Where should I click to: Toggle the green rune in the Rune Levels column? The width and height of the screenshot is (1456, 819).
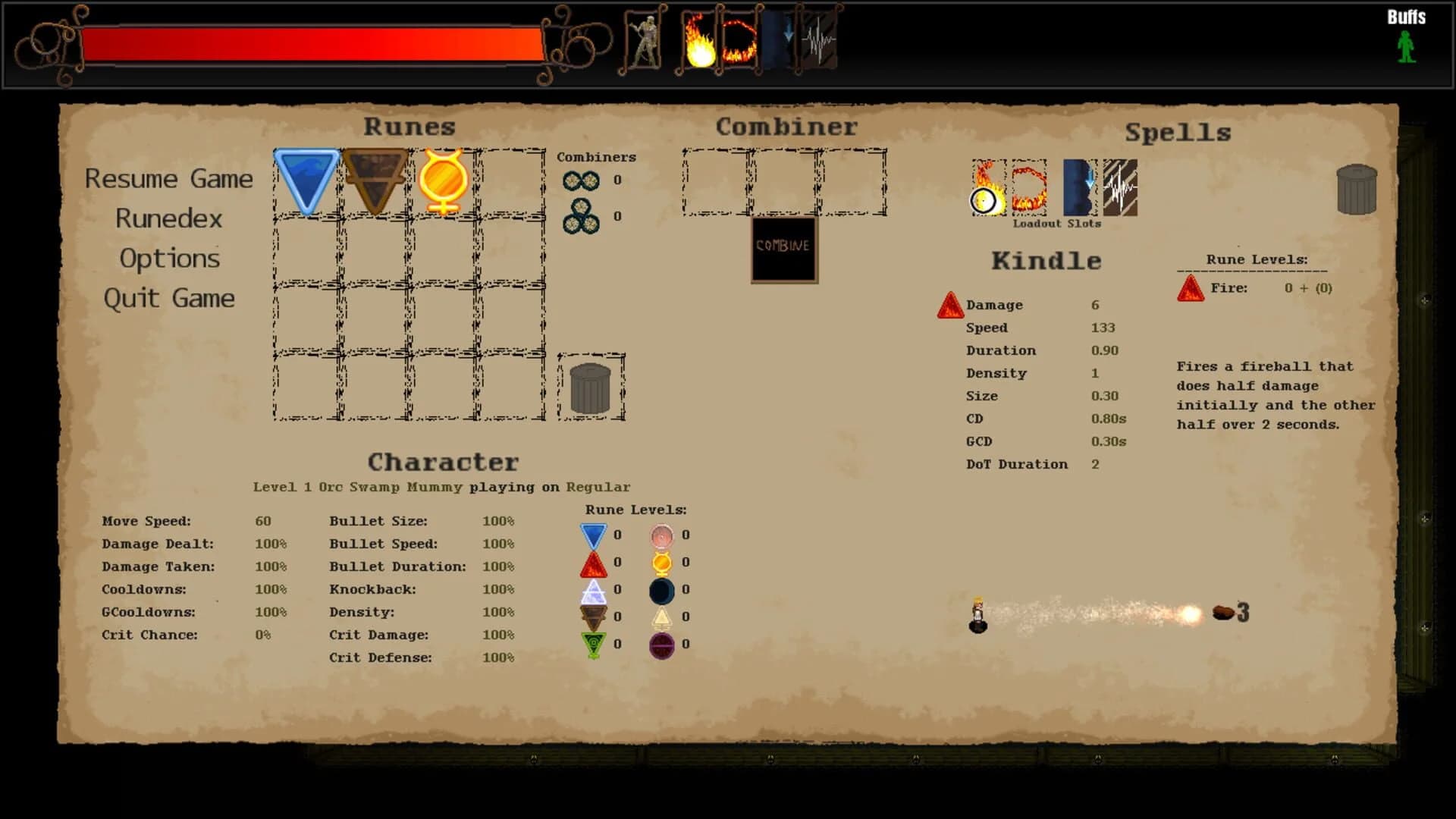tap(592, 644)
